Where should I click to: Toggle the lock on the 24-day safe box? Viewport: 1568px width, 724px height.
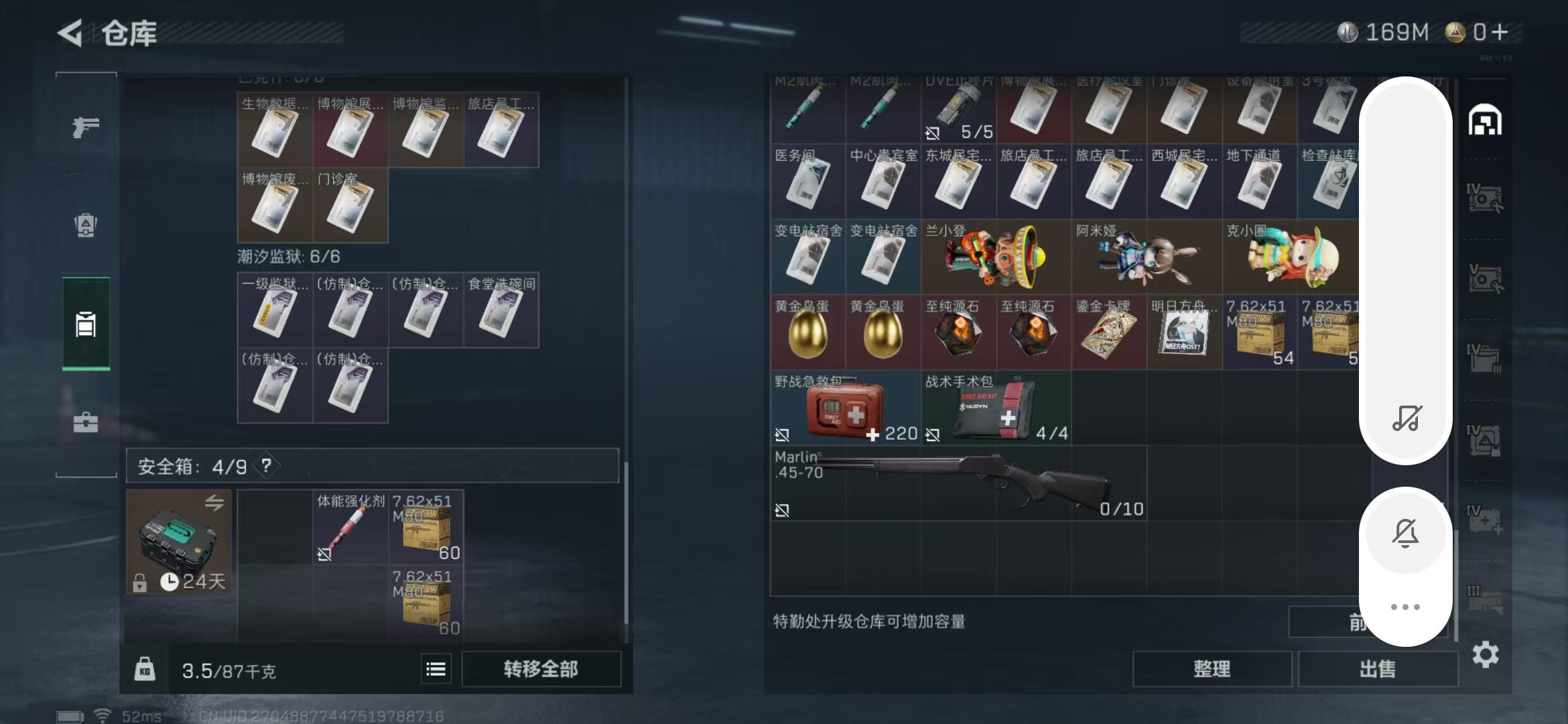[141, 582]
